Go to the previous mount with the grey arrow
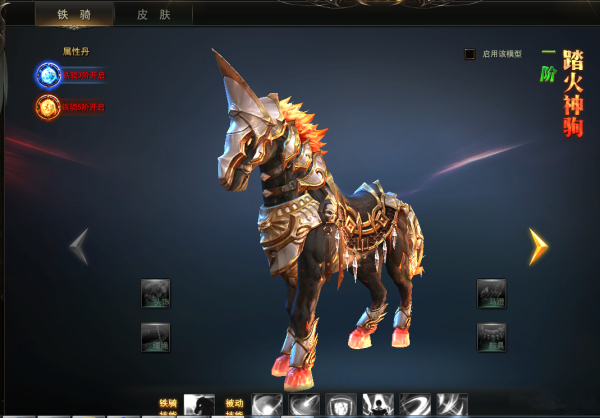Viewport: 600px width, 418px height. 79,246
